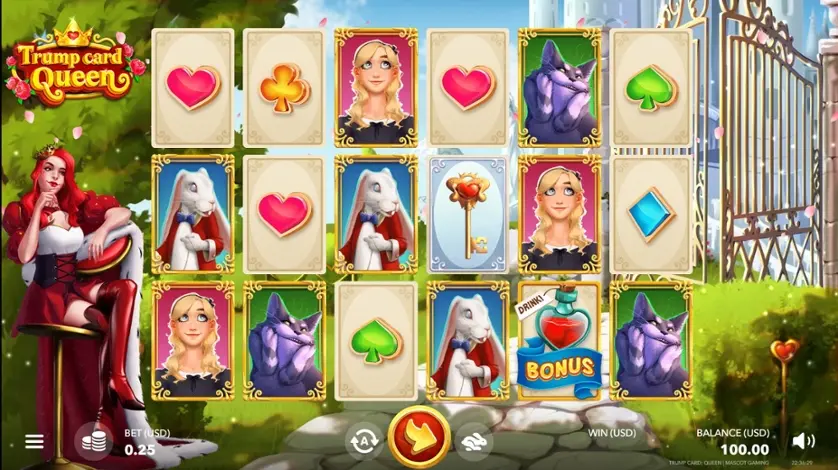
Task: Open the hamburger menu
Action: [x=34, y=441]
